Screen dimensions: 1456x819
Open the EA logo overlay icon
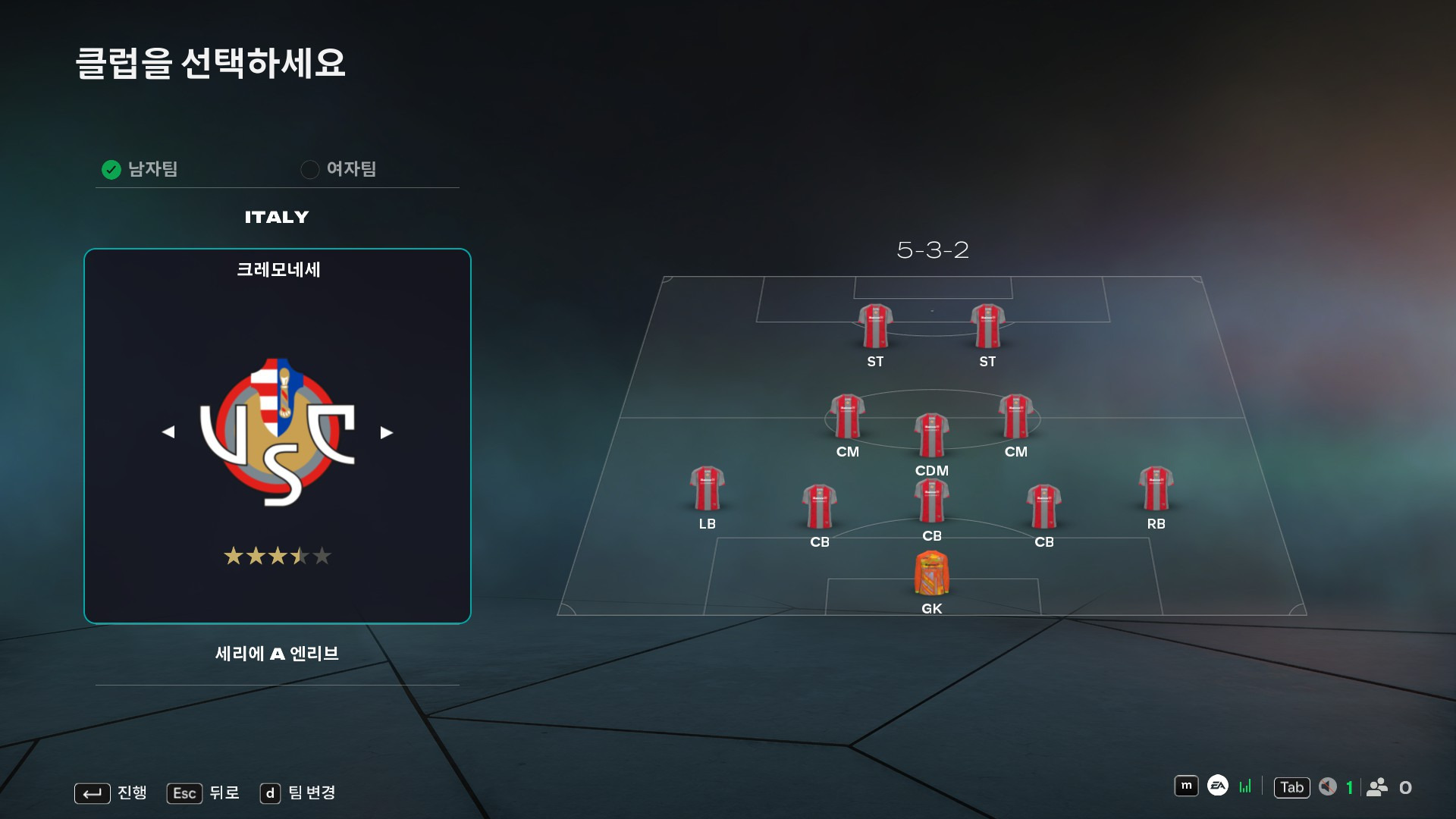pos(1217,786)
